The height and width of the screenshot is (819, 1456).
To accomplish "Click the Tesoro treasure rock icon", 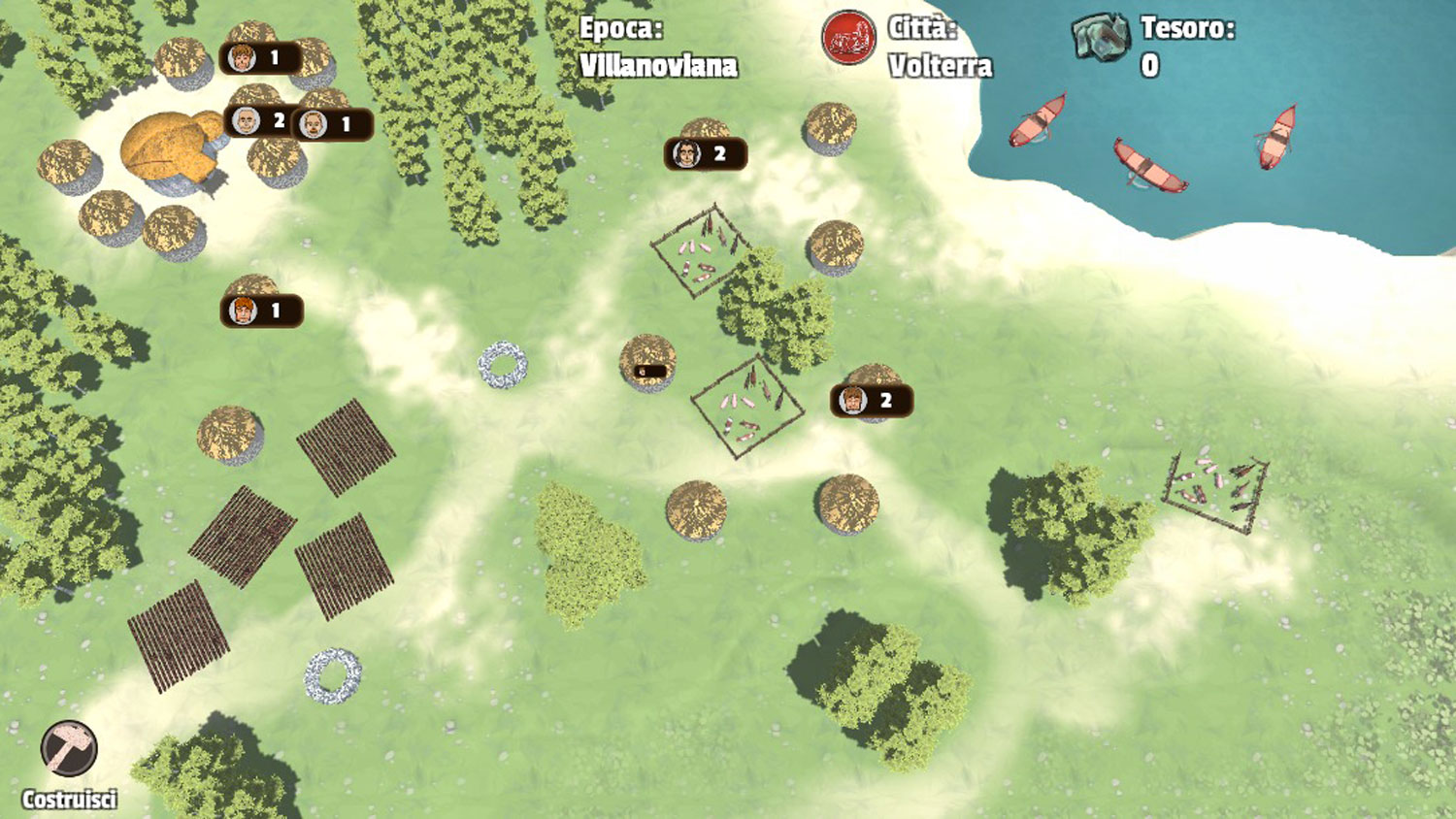I will pyautogui.click(x=1101, y=37).
